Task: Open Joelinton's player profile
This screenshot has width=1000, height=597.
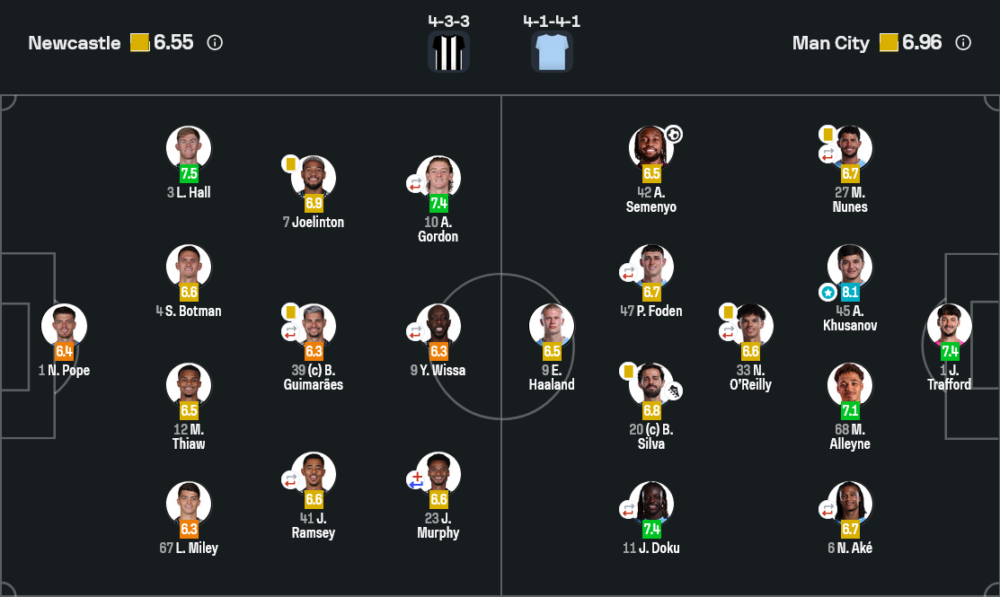Action: (313, 177)
